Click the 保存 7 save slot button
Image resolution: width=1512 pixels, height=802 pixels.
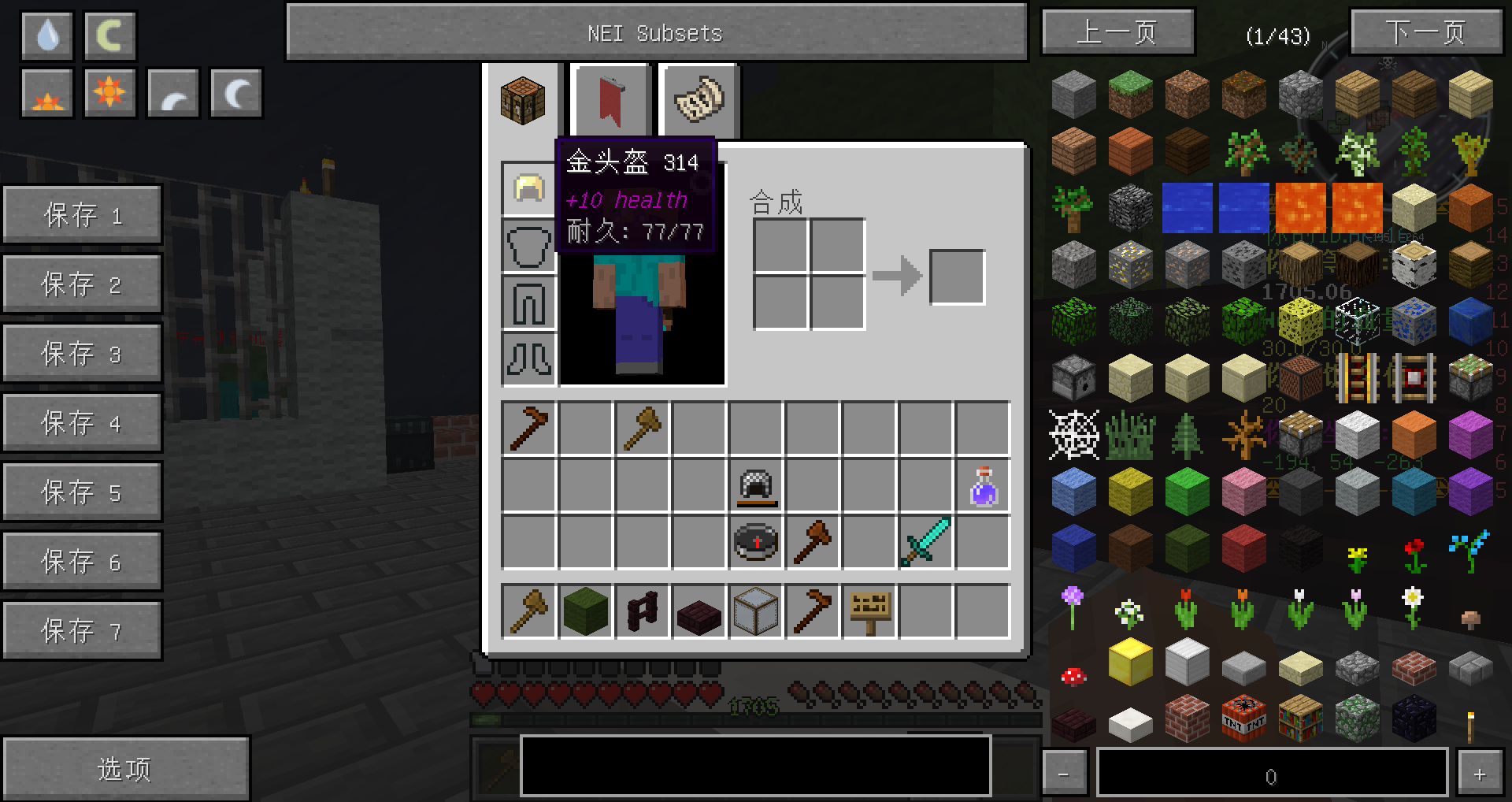(83, 631)
